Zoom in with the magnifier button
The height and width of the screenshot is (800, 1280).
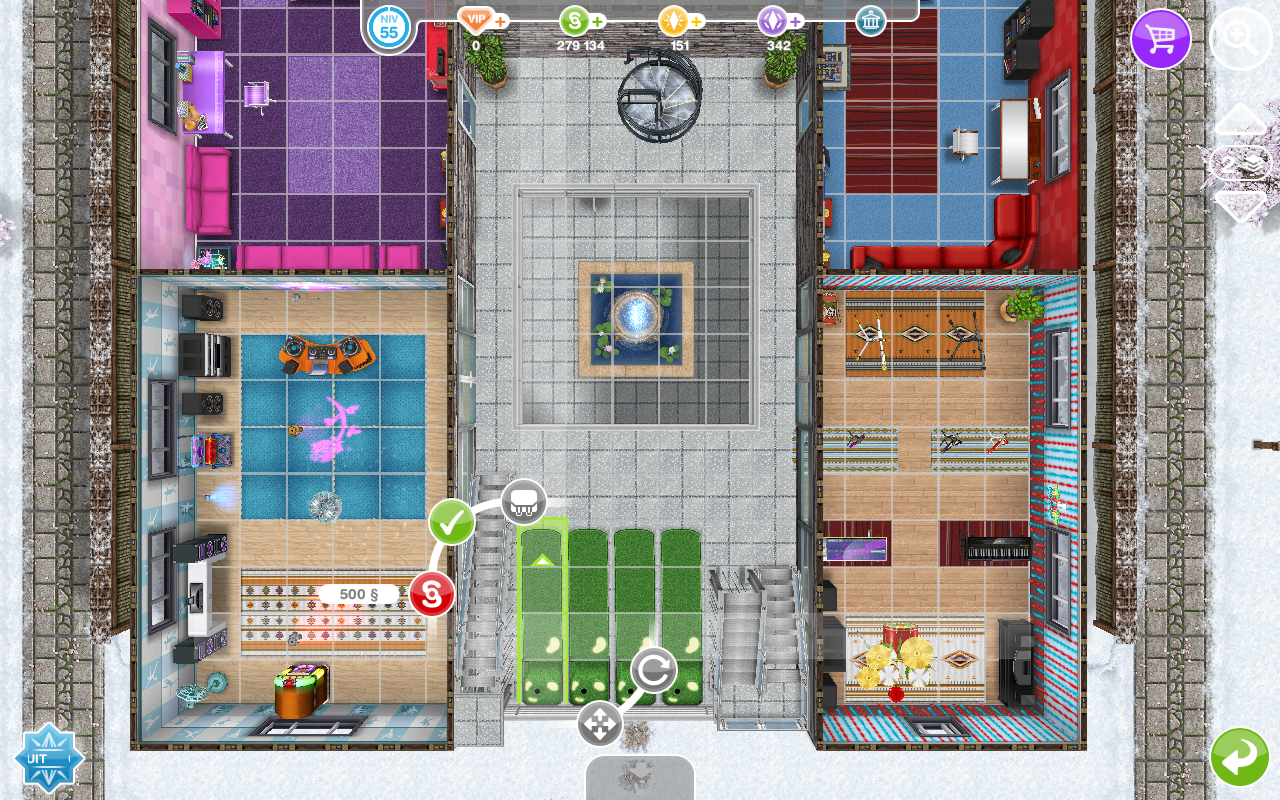tap(1240, 40)
